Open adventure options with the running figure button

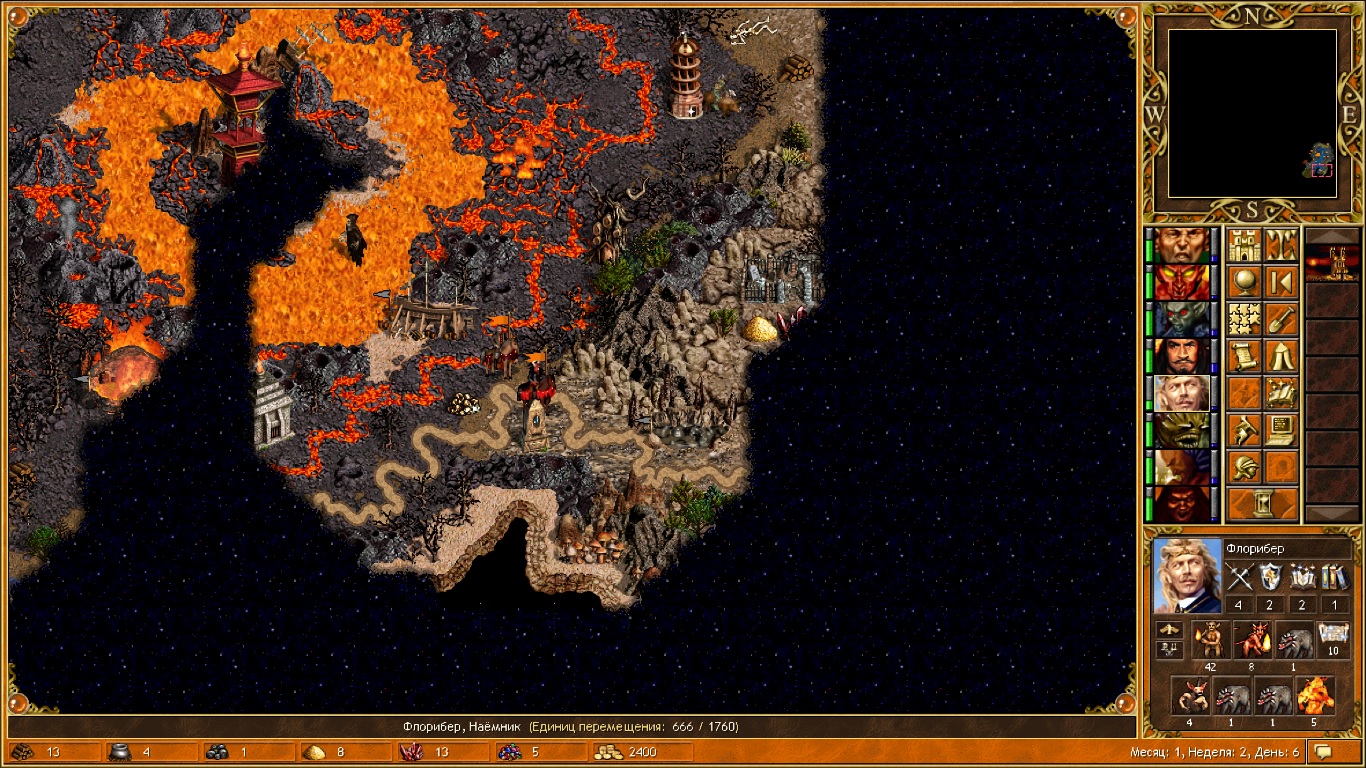coord(1244,430)
